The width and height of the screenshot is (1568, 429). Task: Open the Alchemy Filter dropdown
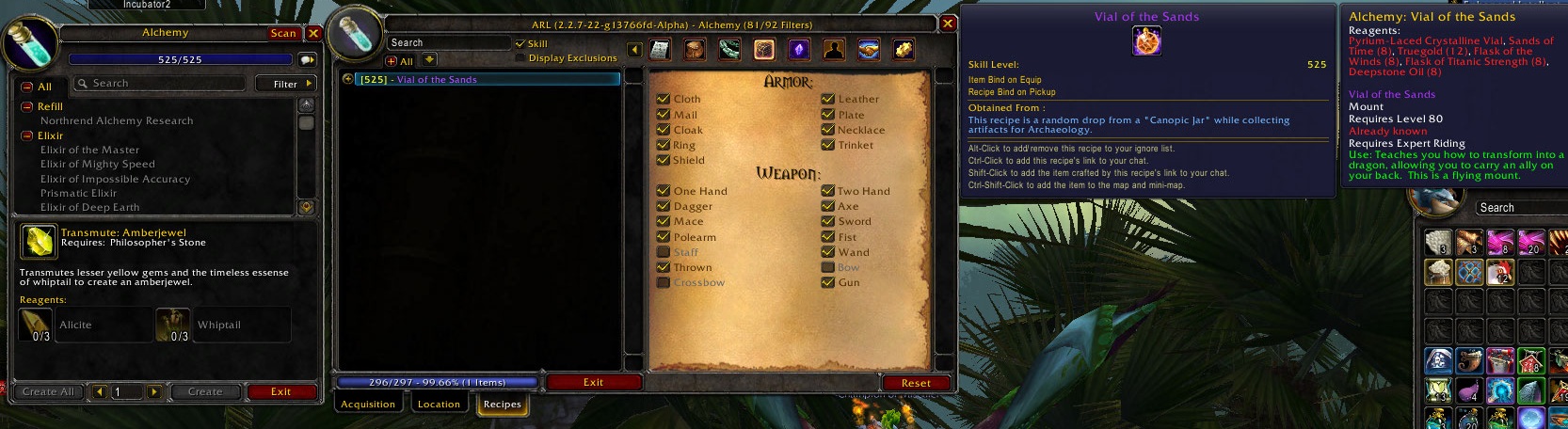click(286, 84)
